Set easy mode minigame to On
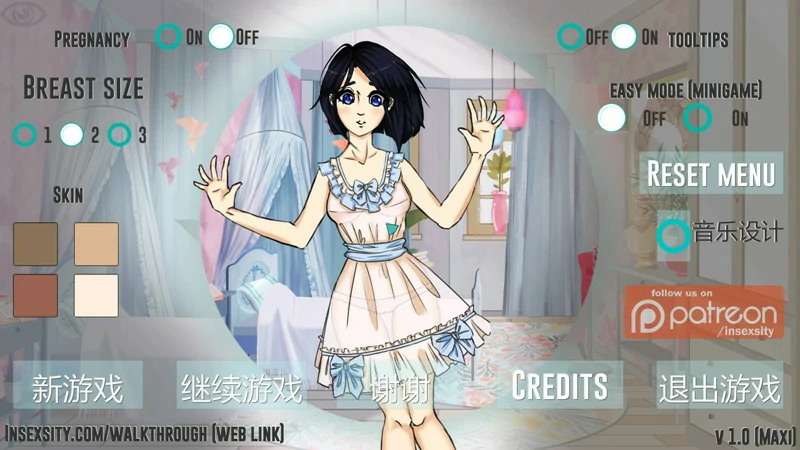800x450 pixels. pyautogui.click(x=697, y=117)
